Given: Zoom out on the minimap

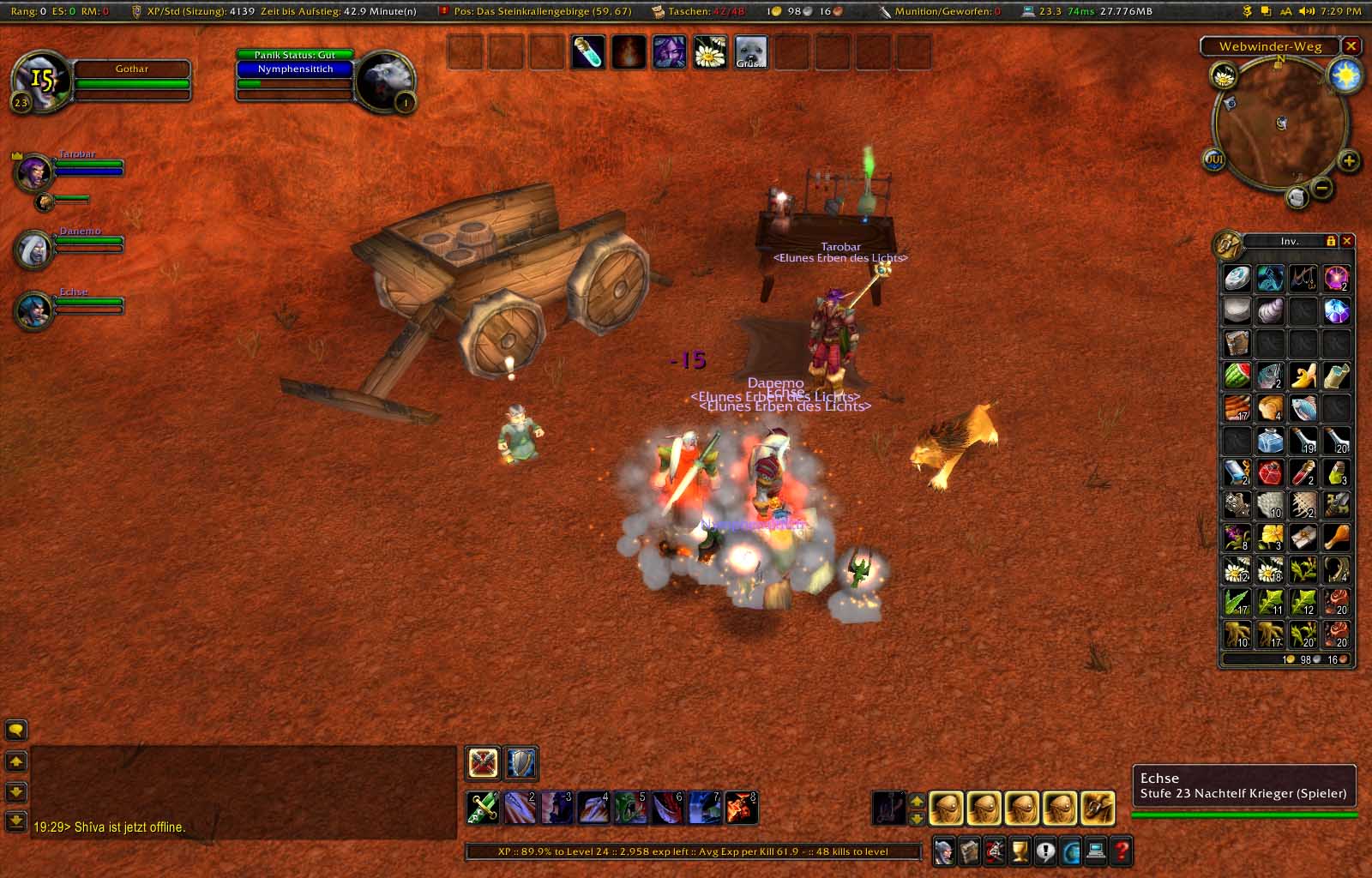Looking at the screenshot, I should tap(1323, 187).
